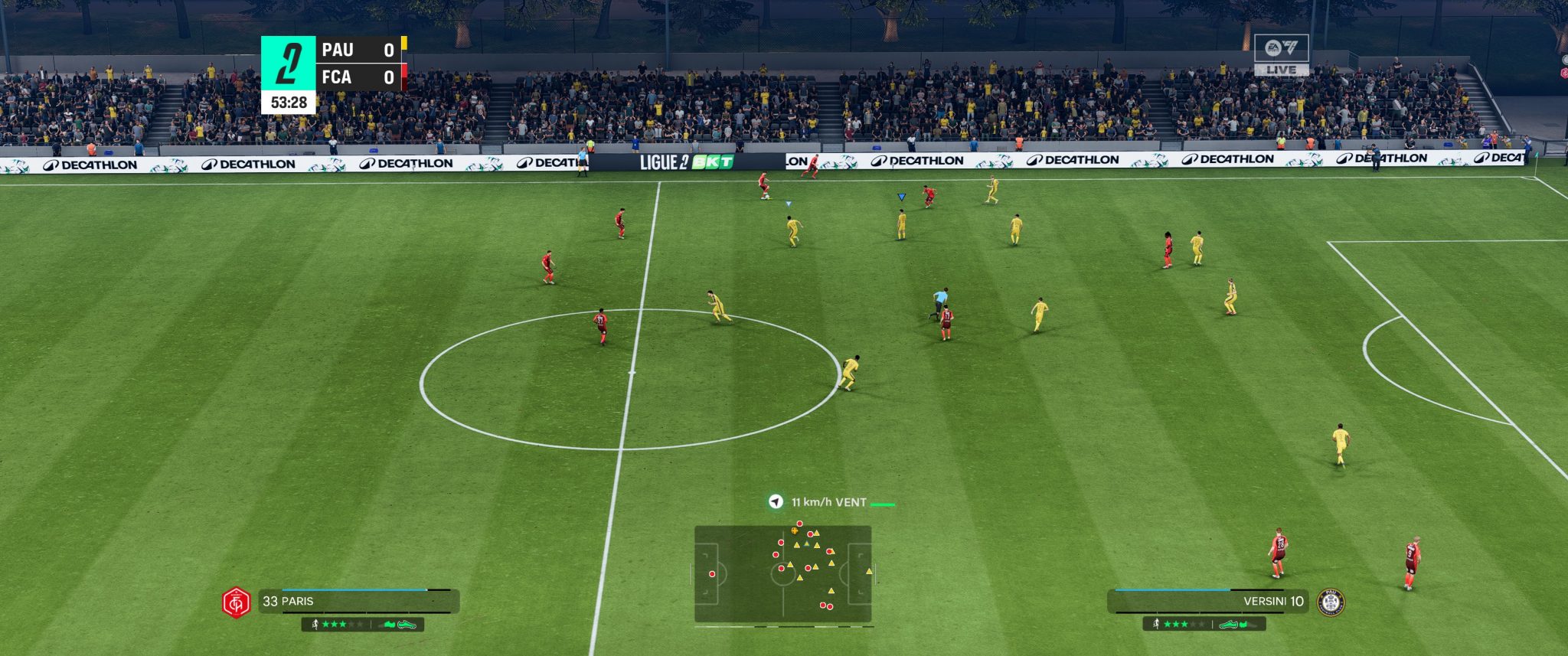Select the VERSINI 10 player panel
Screen dimensions: 1568x656
[1210, 601]
